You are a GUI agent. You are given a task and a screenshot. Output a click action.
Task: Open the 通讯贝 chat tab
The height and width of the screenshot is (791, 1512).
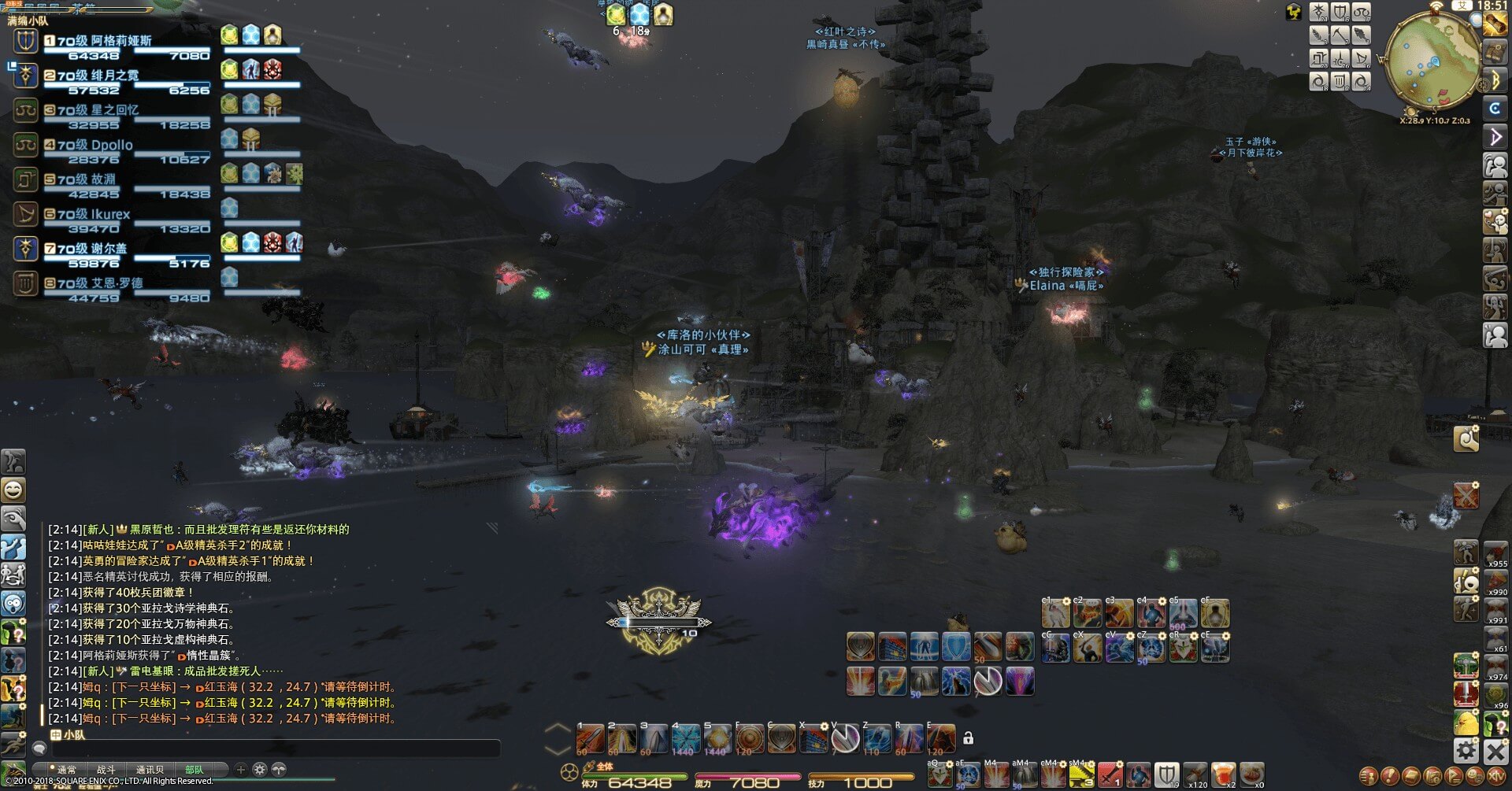pos(150,770)
